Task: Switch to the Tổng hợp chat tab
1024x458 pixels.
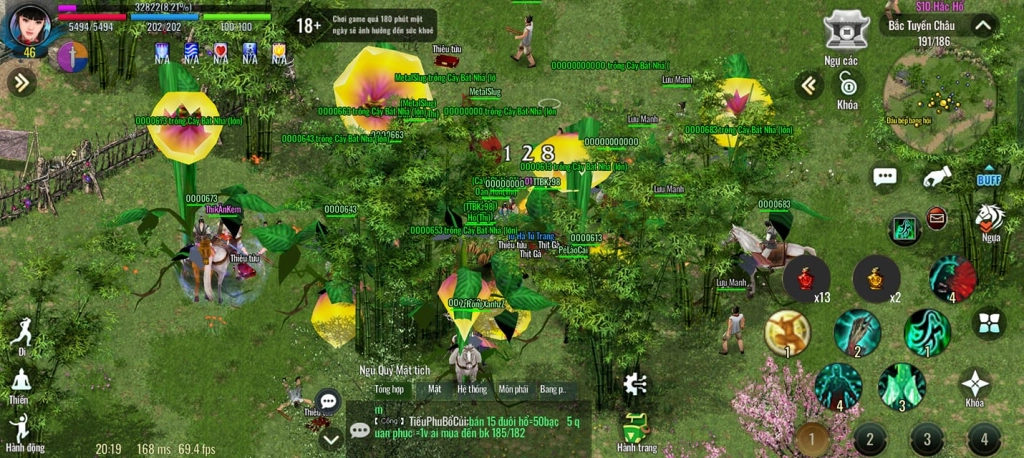Action: click(388, 388)
